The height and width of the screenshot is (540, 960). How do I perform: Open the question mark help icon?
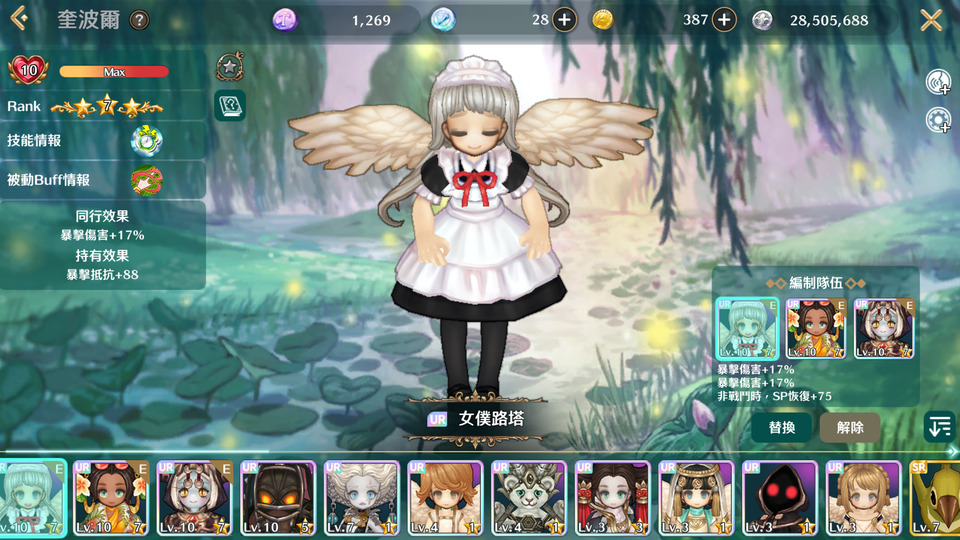coord(140,20)
